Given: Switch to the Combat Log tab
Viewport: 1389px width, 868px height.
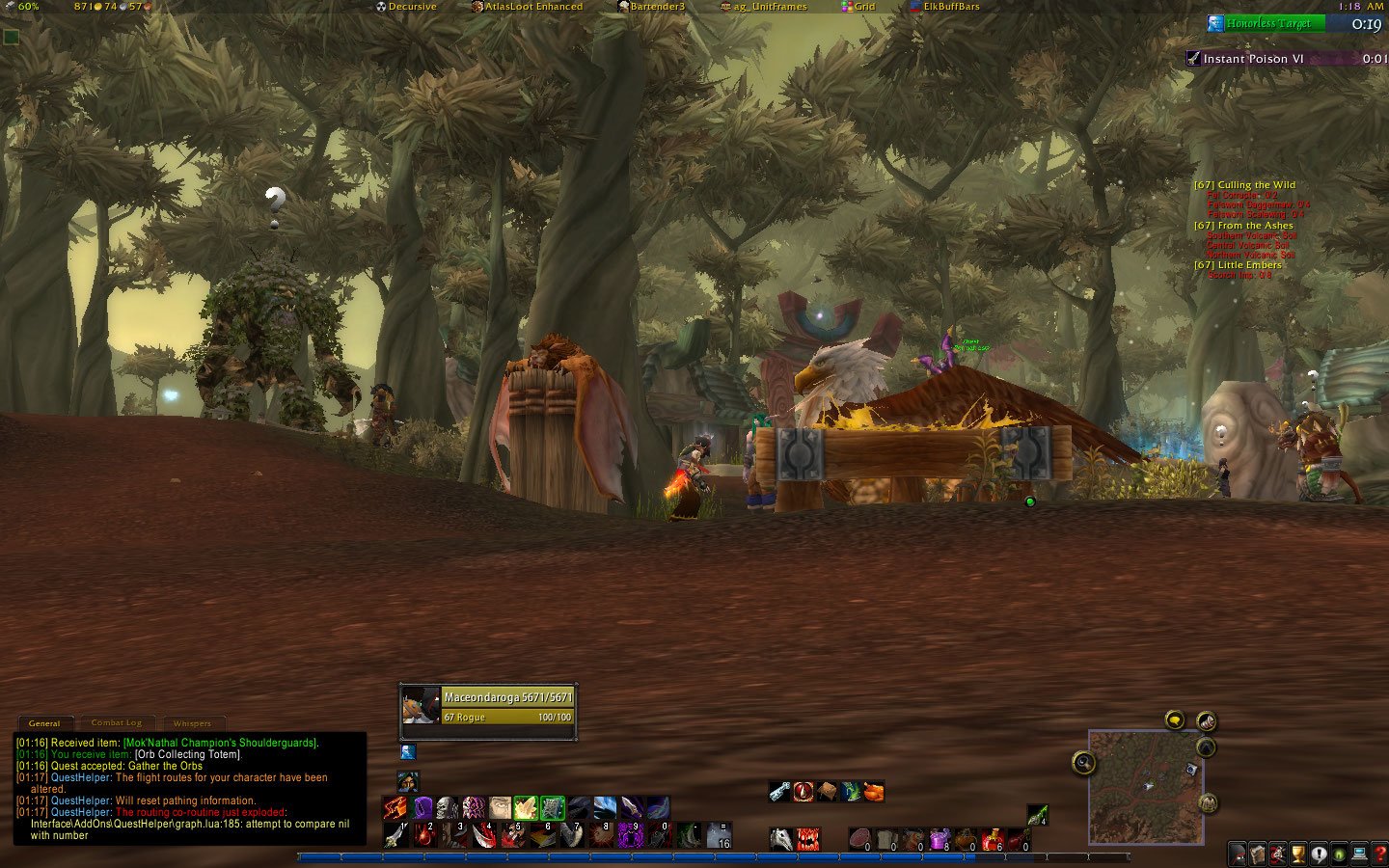Looking at the screenshot, I should click(116, 722).
